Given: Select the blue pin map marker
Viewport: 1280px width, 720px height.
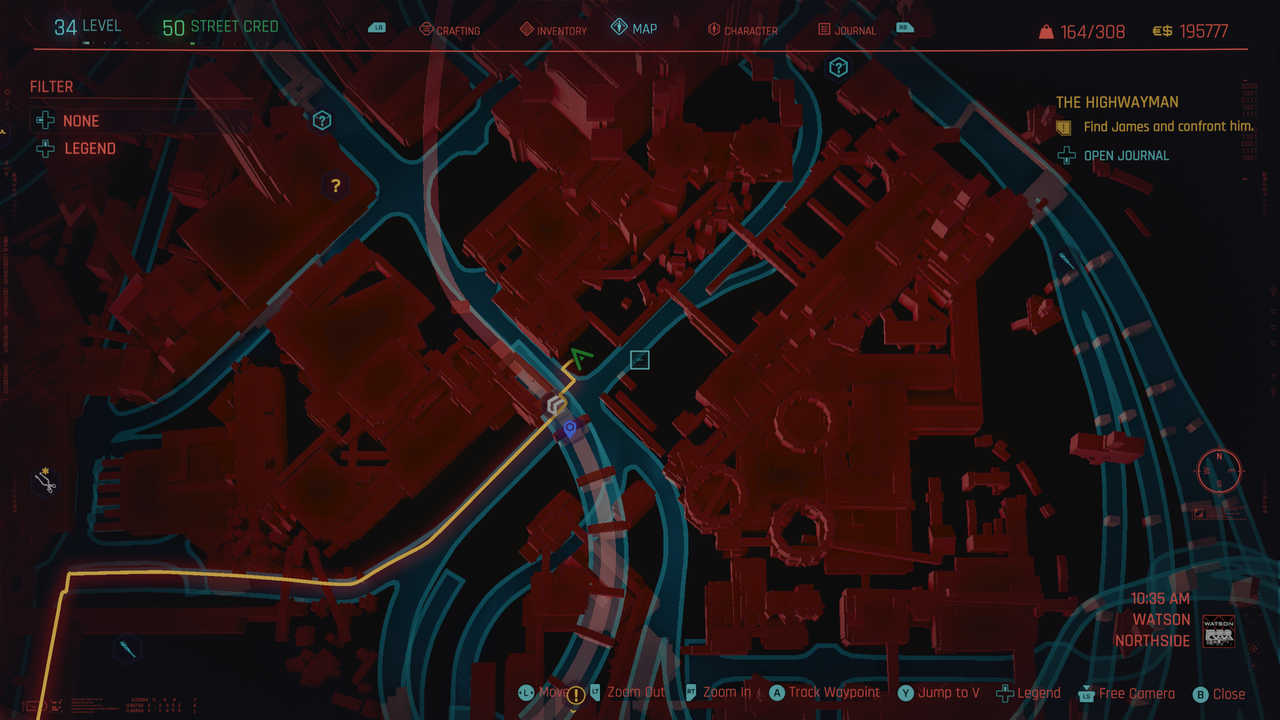Looking at the screenshot, I should [570, 428].
